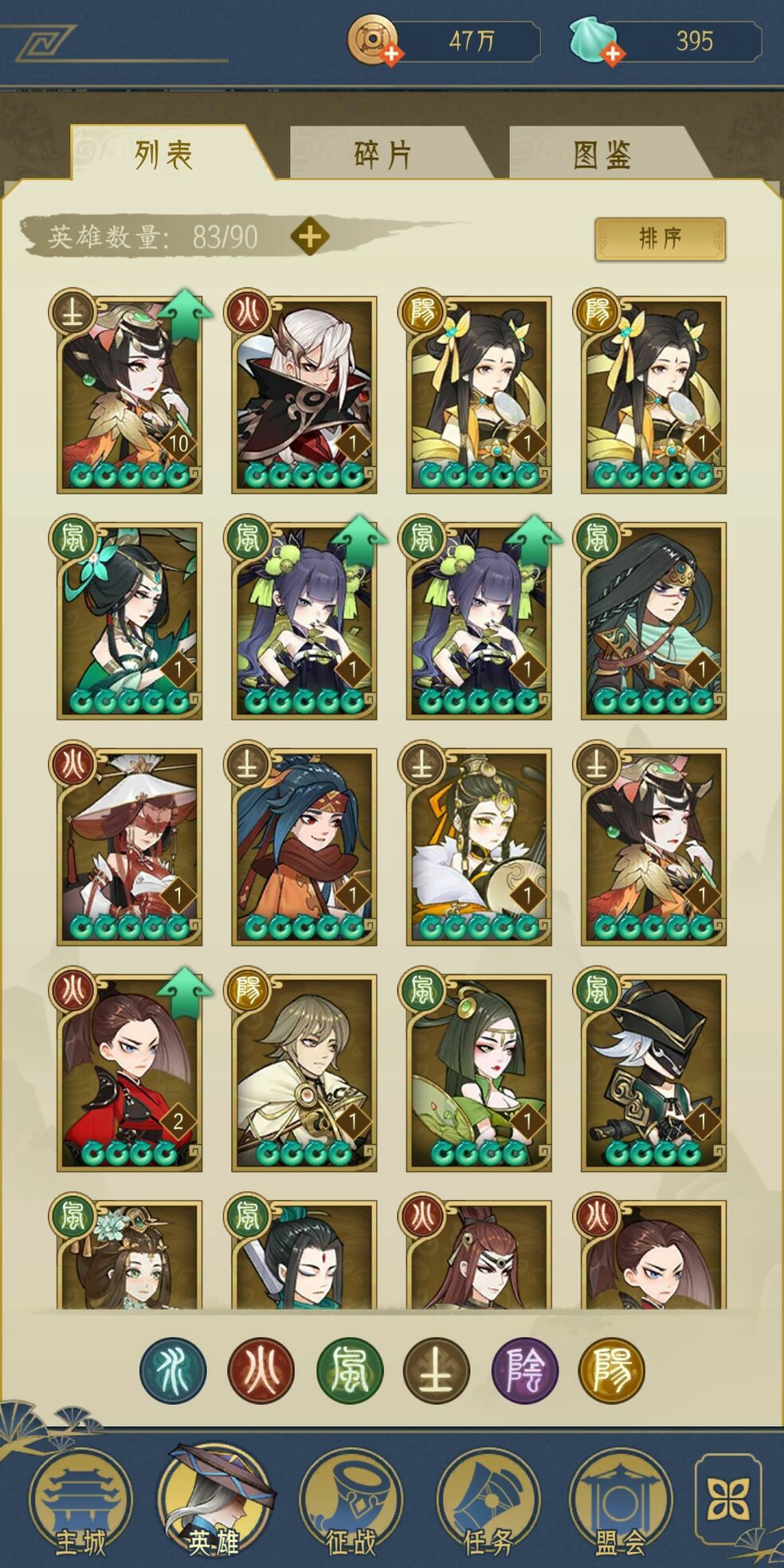Filter heroes by the 水 water element
Viewport: 784px width, 1568px height.
[x=173, y=1370]
